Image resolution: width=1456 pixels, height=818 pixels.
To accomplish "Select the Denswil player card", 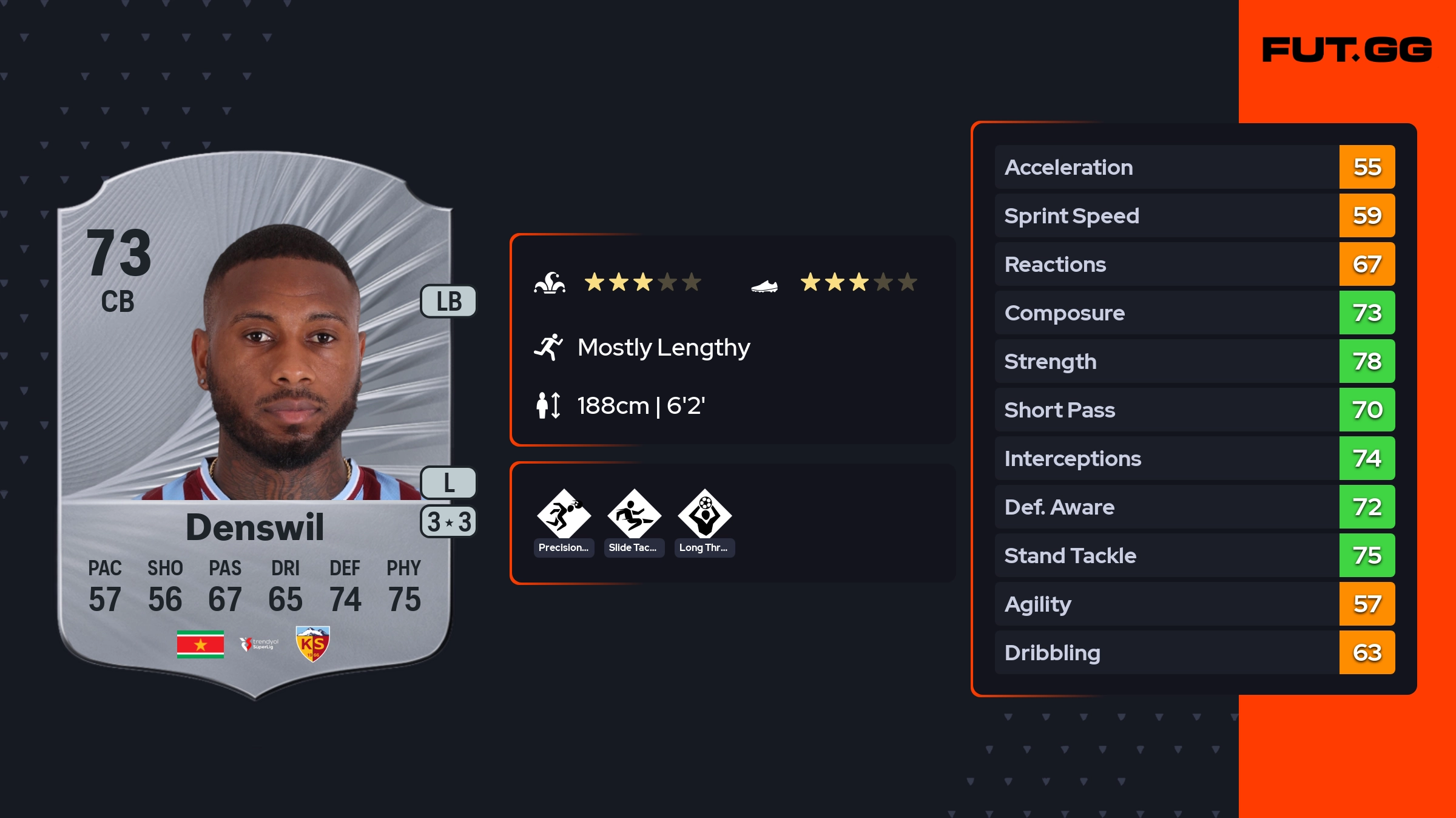I will click(255, 425).
